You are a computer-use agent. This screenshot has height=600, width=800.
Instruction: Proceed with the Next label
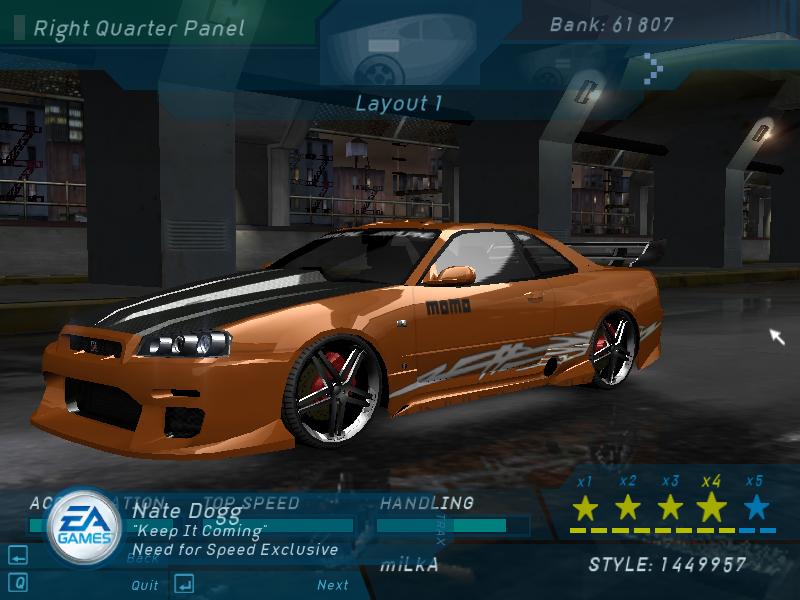coord(333,585)
